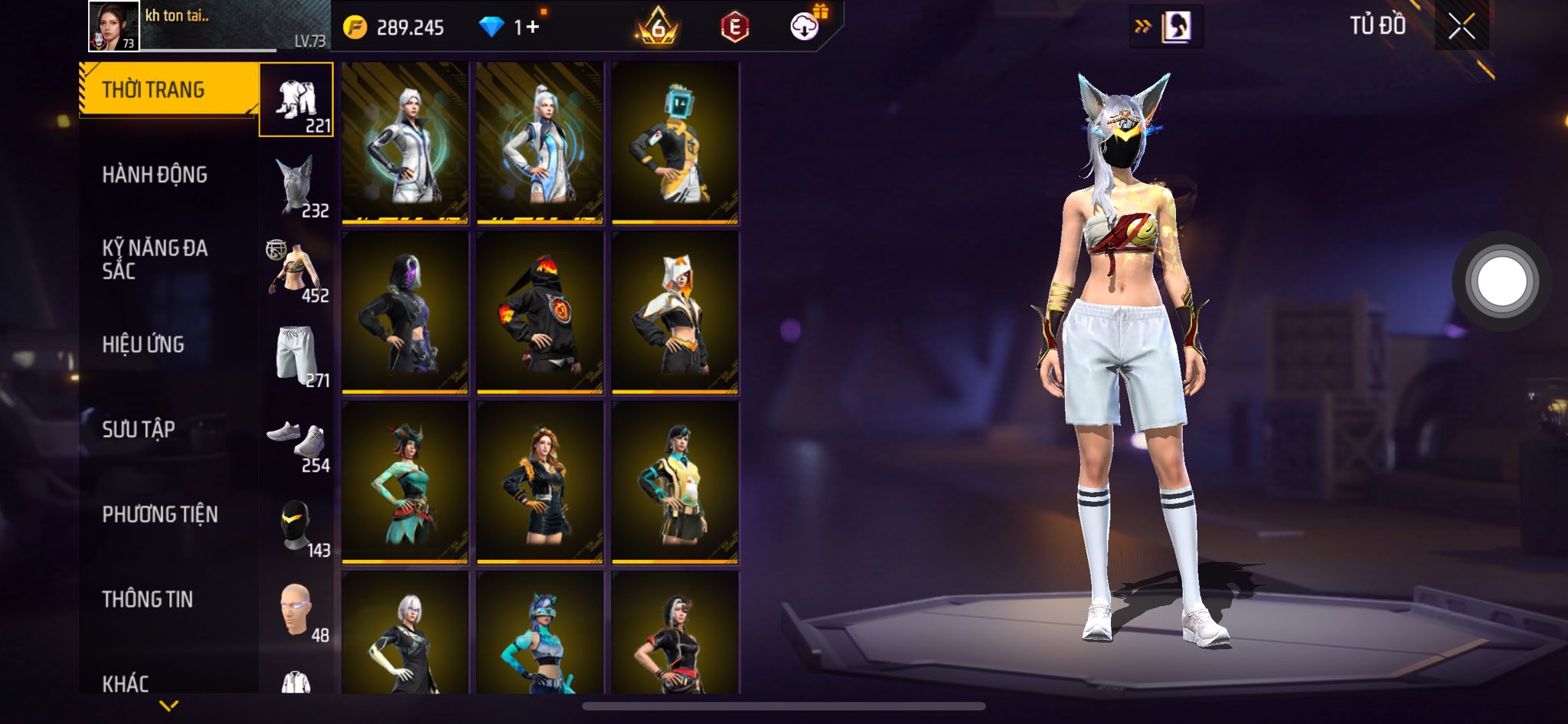This screenshot has width=1568, height=724.
Task: Choose the white fox hood outfit
Action: coord(675,313)
